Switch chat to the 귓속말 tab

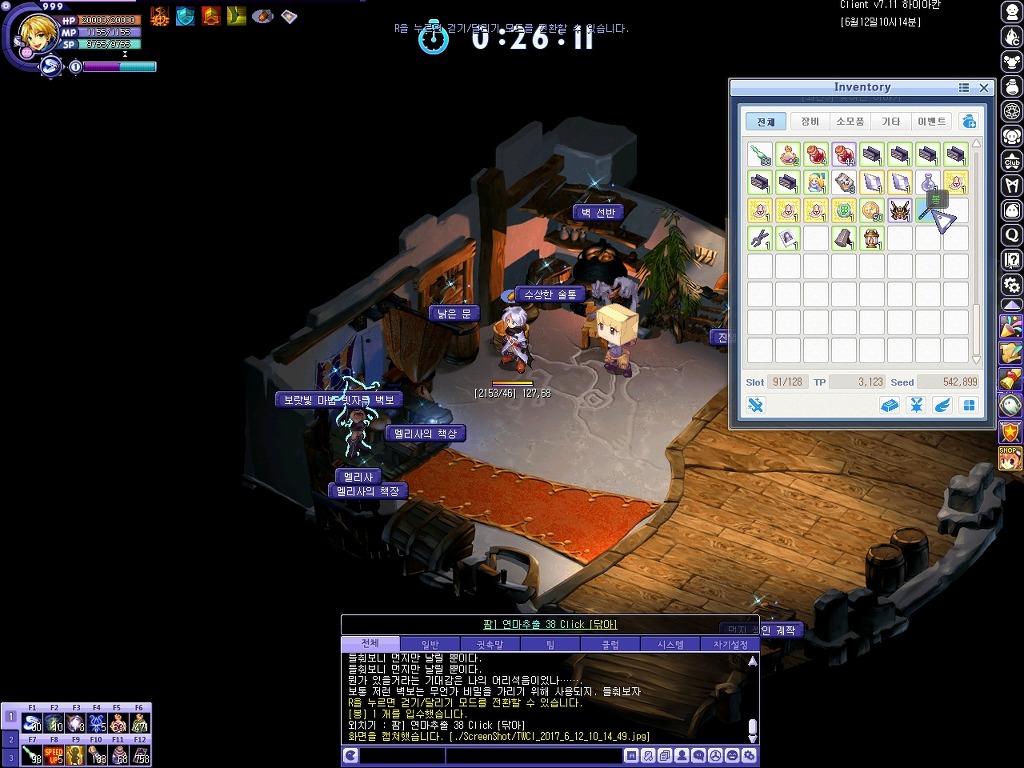pos(489,644)
